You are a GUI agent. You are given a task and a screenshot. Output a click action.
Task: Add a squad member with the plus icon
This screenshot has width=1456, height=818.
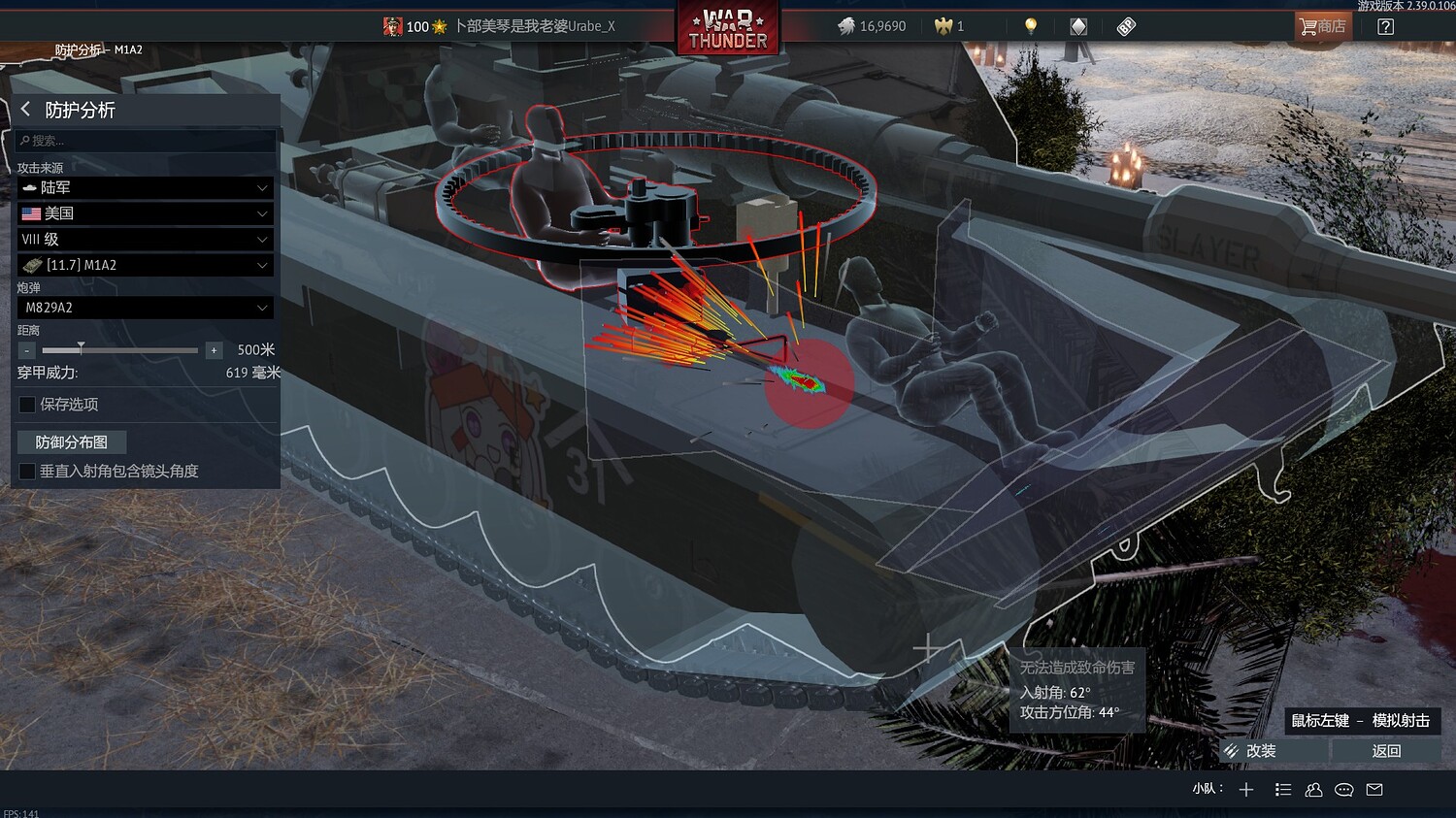(x=1245, y=789)
